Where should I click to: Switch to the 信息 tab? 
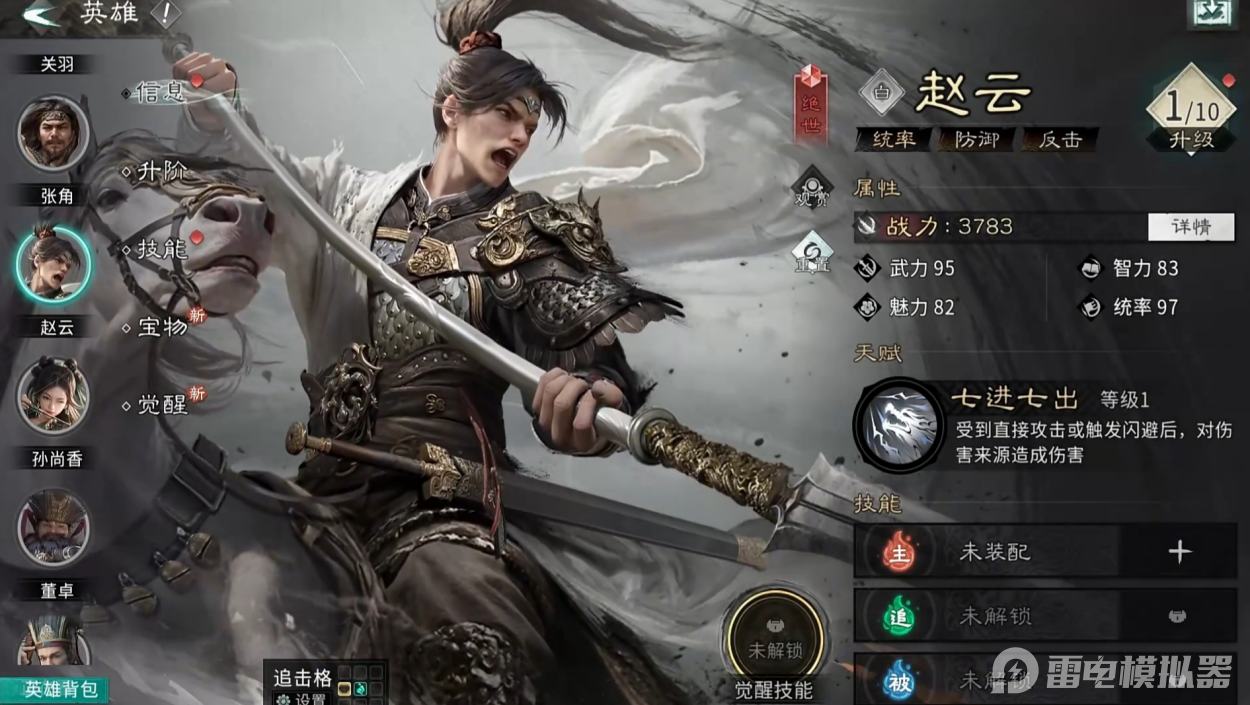point(160,93)
